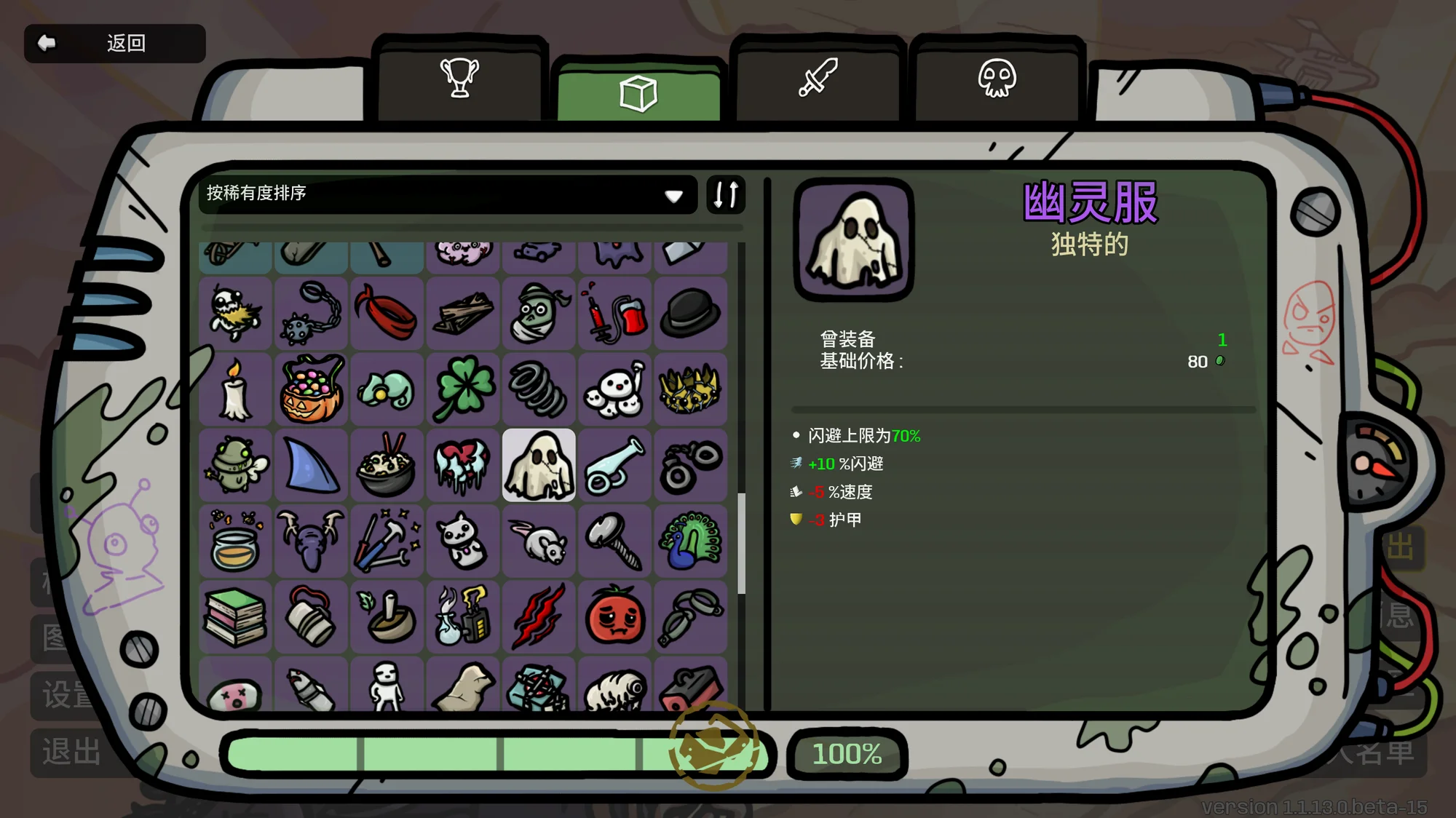Toggle the sort order arrows button
The image size is (1456, 818).
pos(726,194)
